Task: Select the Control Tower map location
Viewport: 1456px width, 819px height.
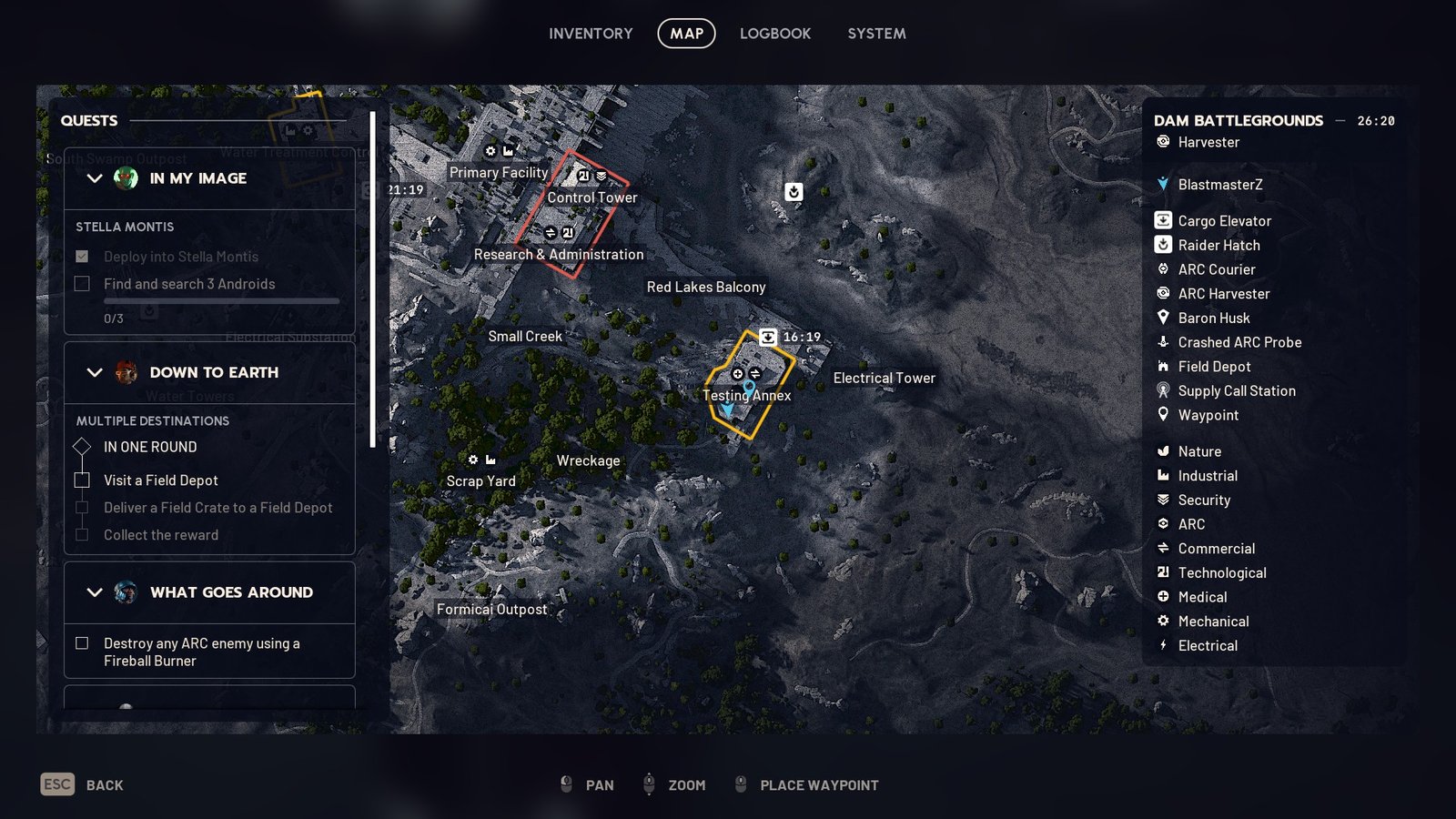Action: [x=592, y=197]
